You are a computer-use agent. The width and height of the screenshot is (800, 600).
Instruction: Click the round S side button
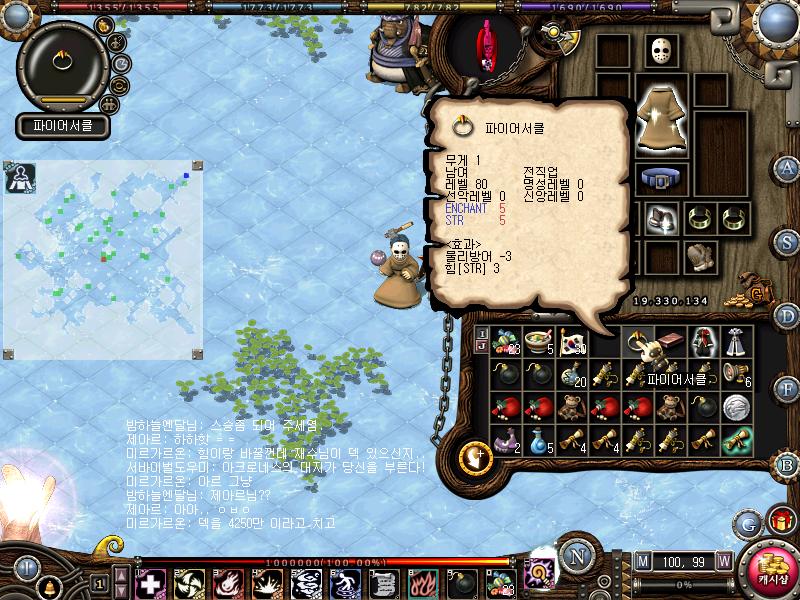click(x=787, y=242)
